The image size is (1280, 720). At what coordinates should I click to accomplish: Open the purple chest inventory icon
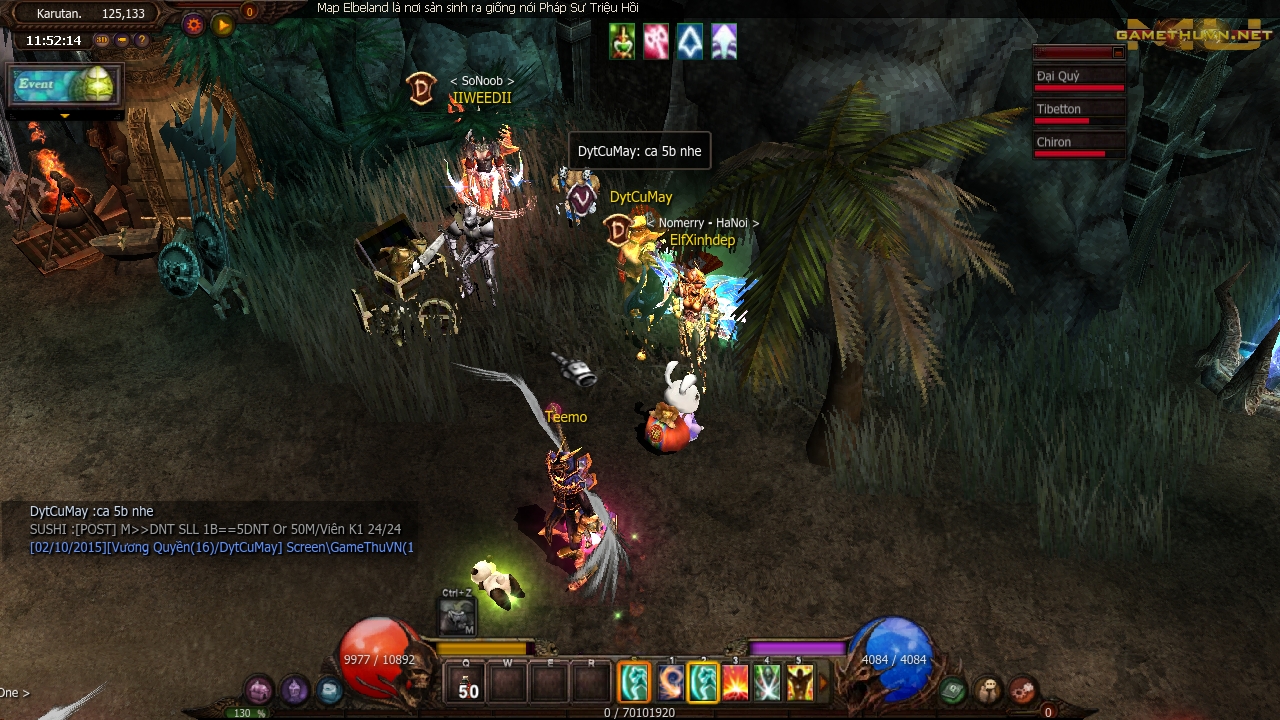[259, 690]
